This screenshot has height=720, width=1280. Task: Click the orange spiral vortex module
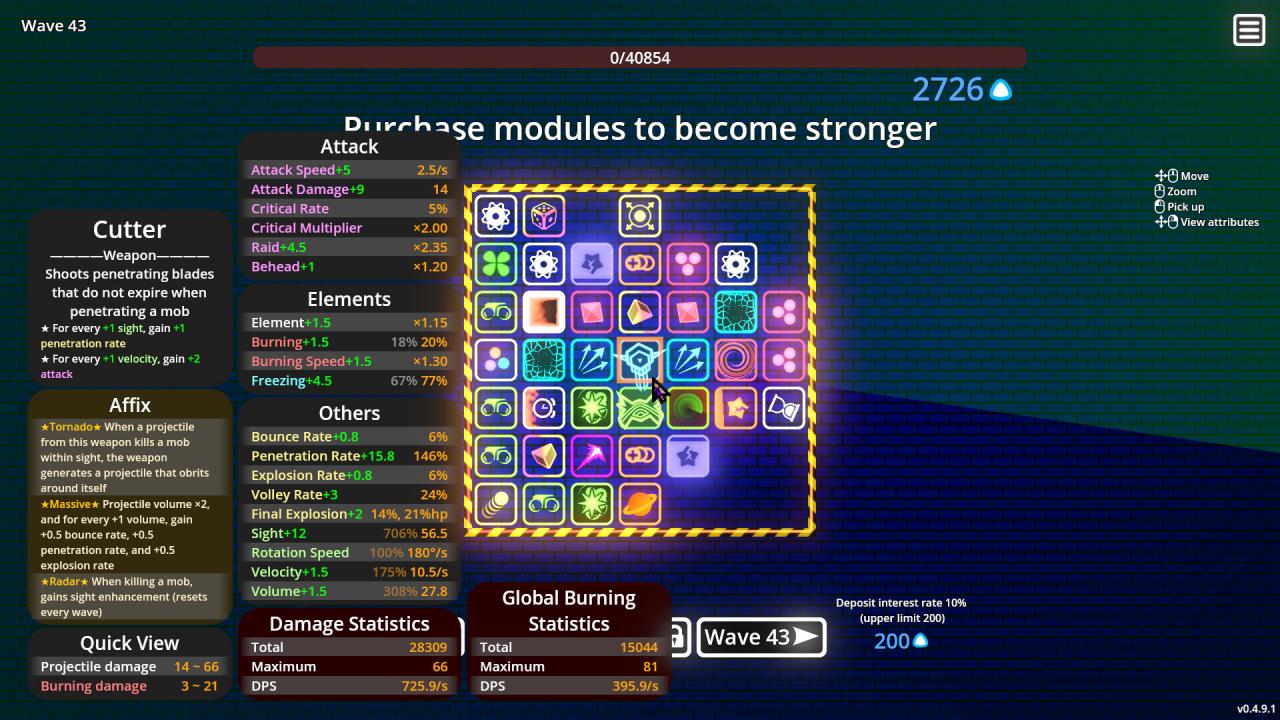pos(736,360)
